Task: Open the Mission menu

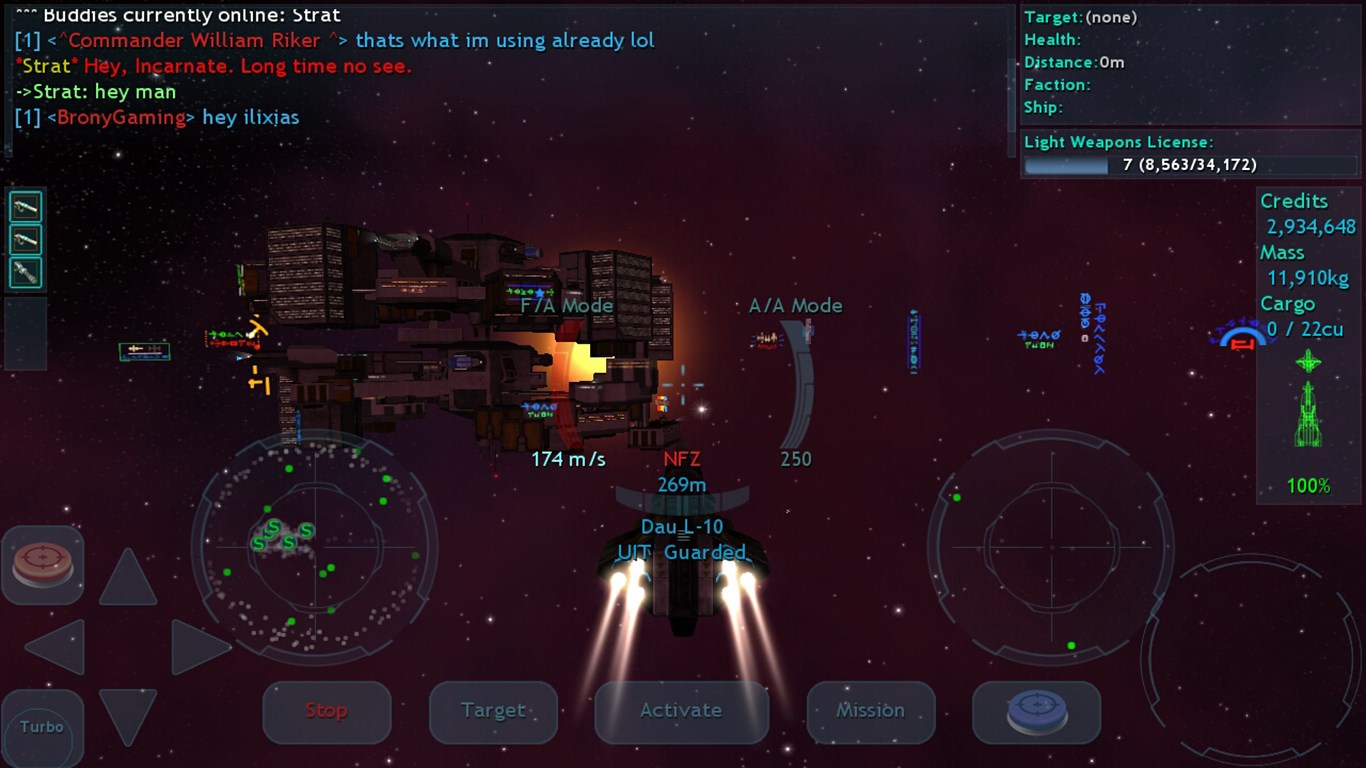Action: point(869,711)
